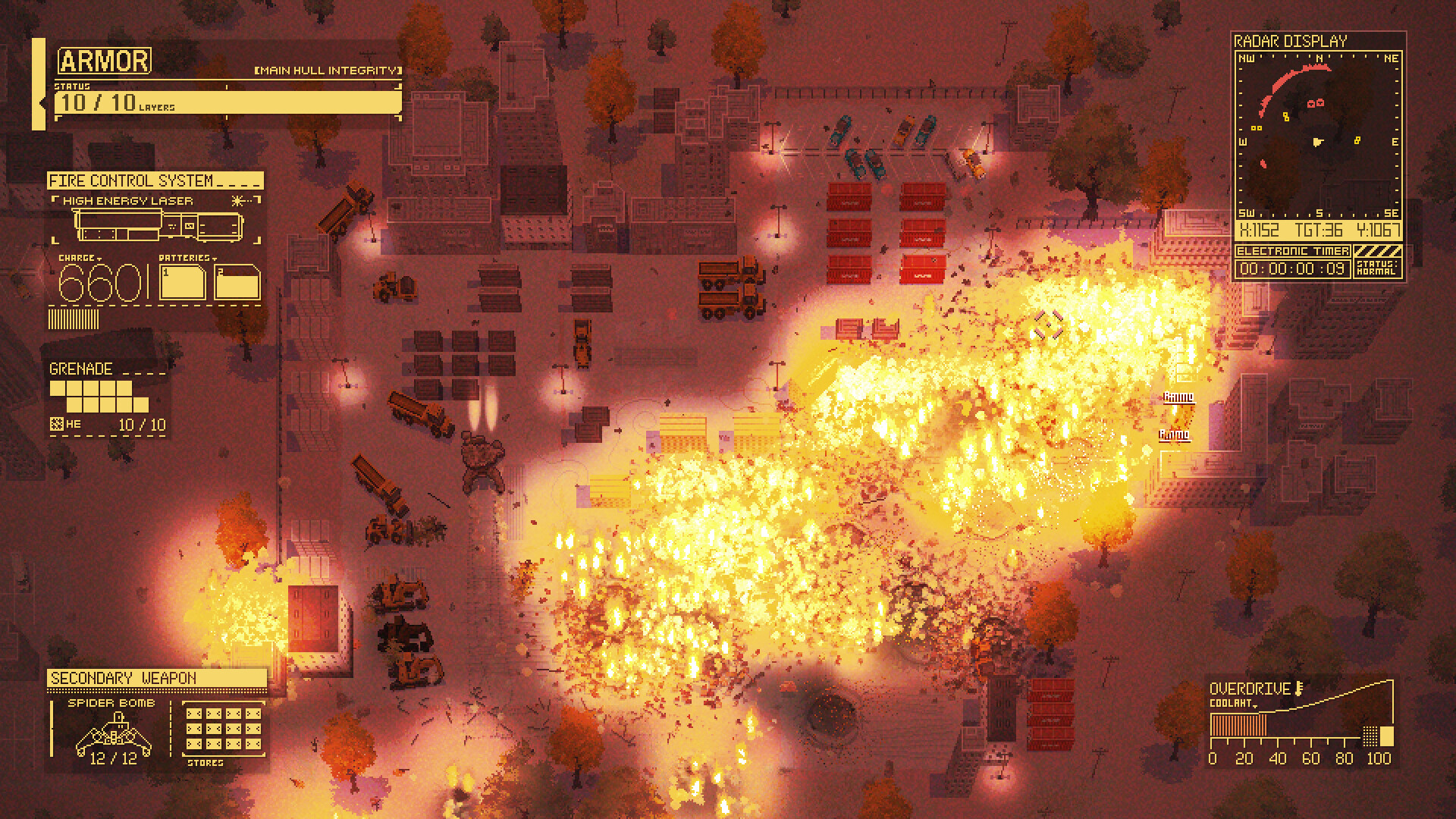Open the BATTERIES dropdown arrow

point(215,259)
